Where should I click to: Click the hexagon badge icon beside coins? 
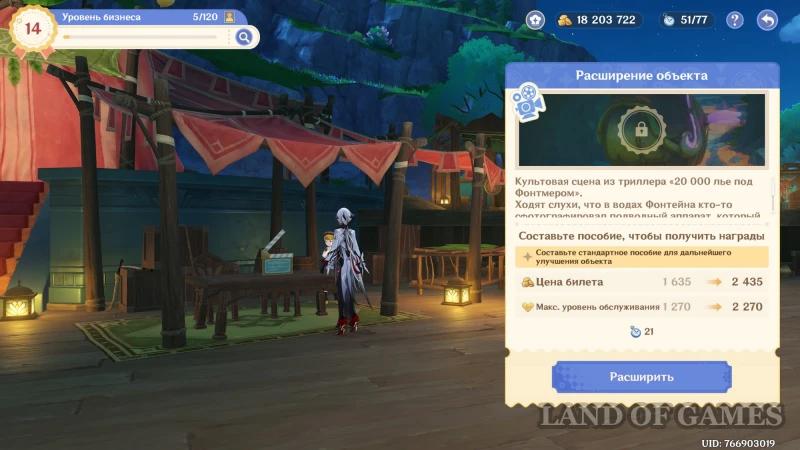point(536,20)
